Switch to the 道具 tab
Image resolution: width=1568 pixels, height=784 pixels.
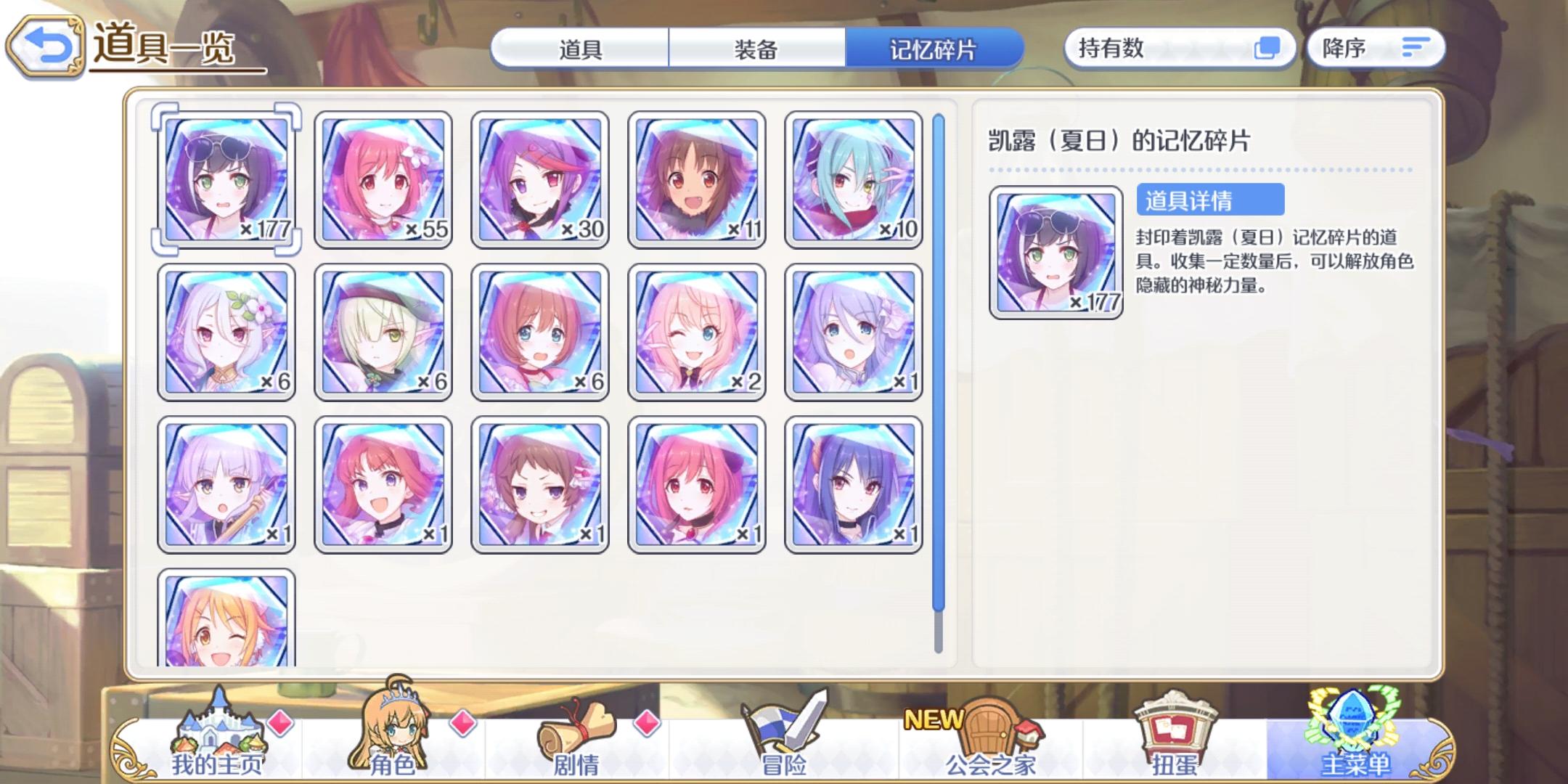(x=581, y=49)
